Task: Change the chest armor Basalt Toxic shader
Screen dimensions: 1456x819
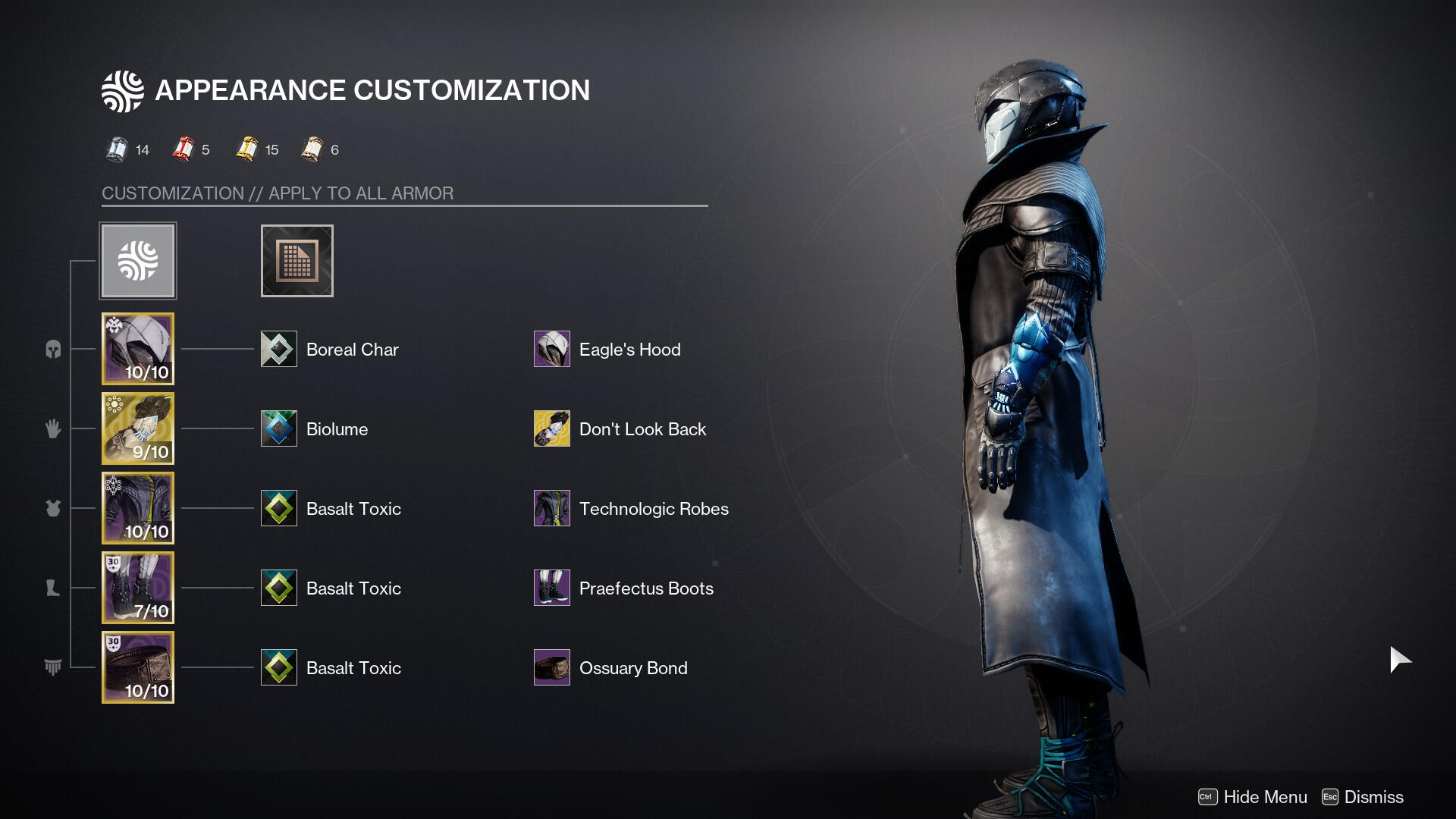Action: click(x=279, y=508)
